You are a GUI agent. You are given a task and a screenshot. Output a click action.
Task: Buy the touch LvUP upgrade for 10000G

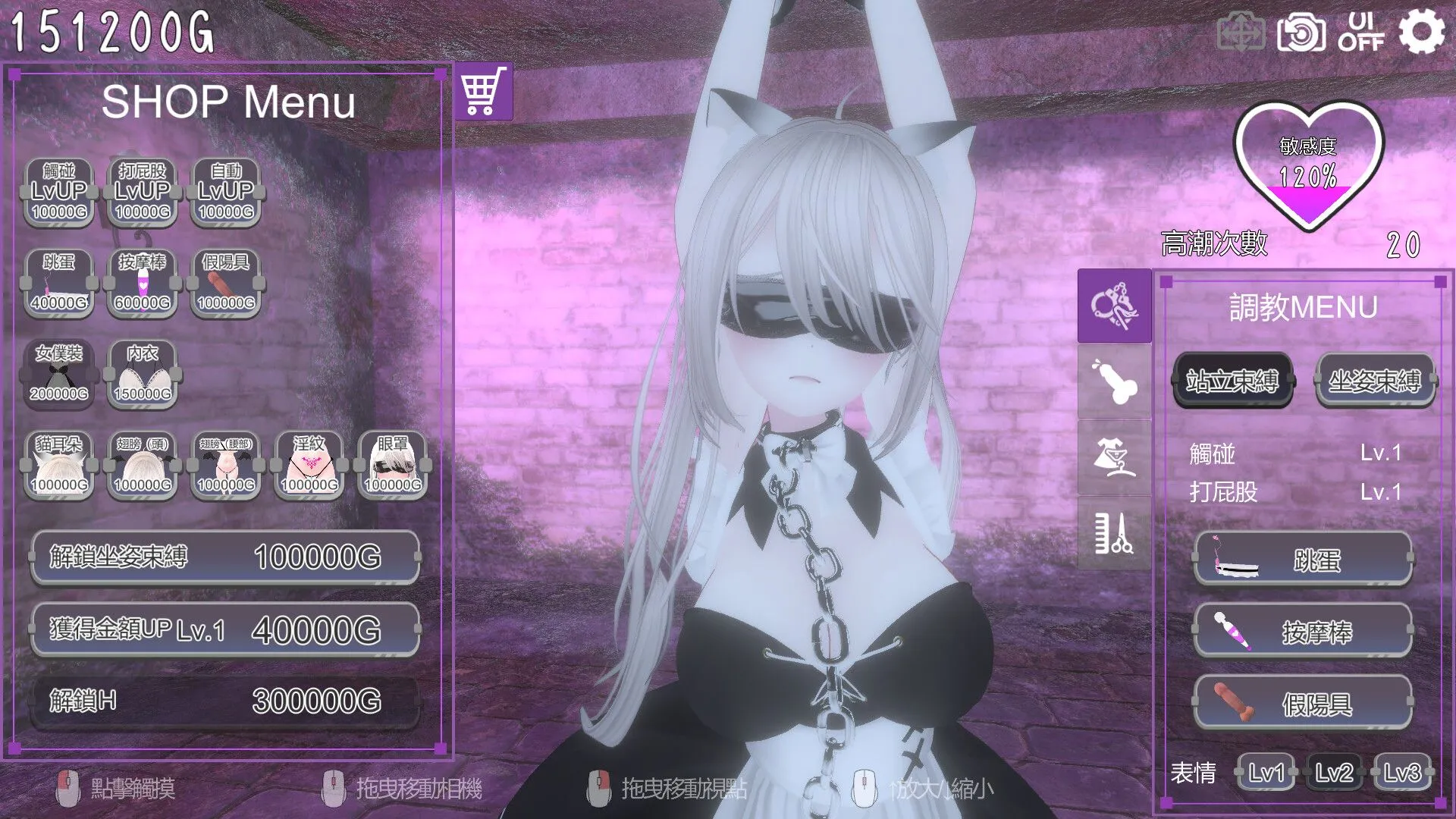click(x=59, y=193)
